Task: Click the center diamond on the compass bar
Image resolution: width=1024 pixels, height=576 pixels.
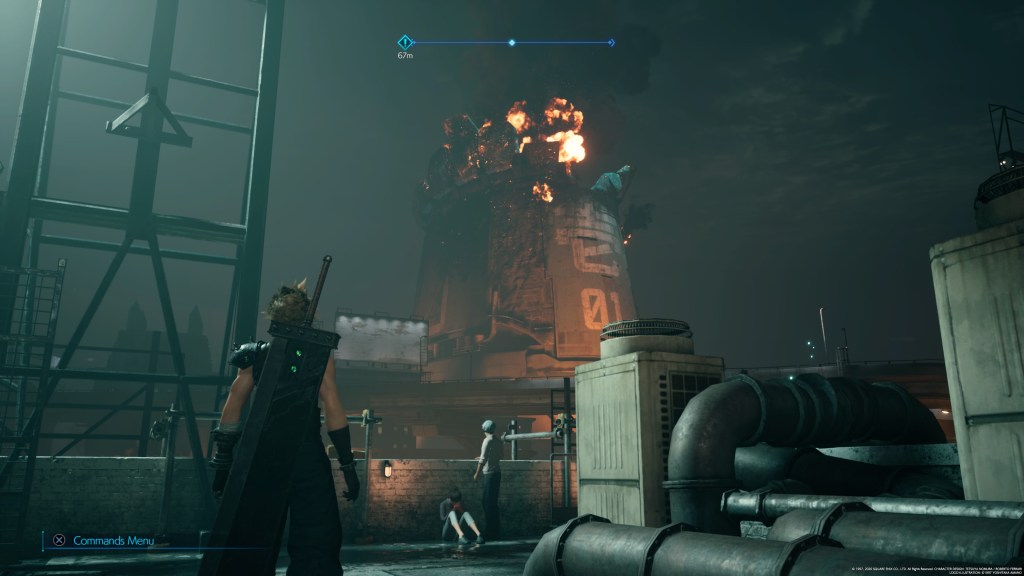Action: pos(512,43)
